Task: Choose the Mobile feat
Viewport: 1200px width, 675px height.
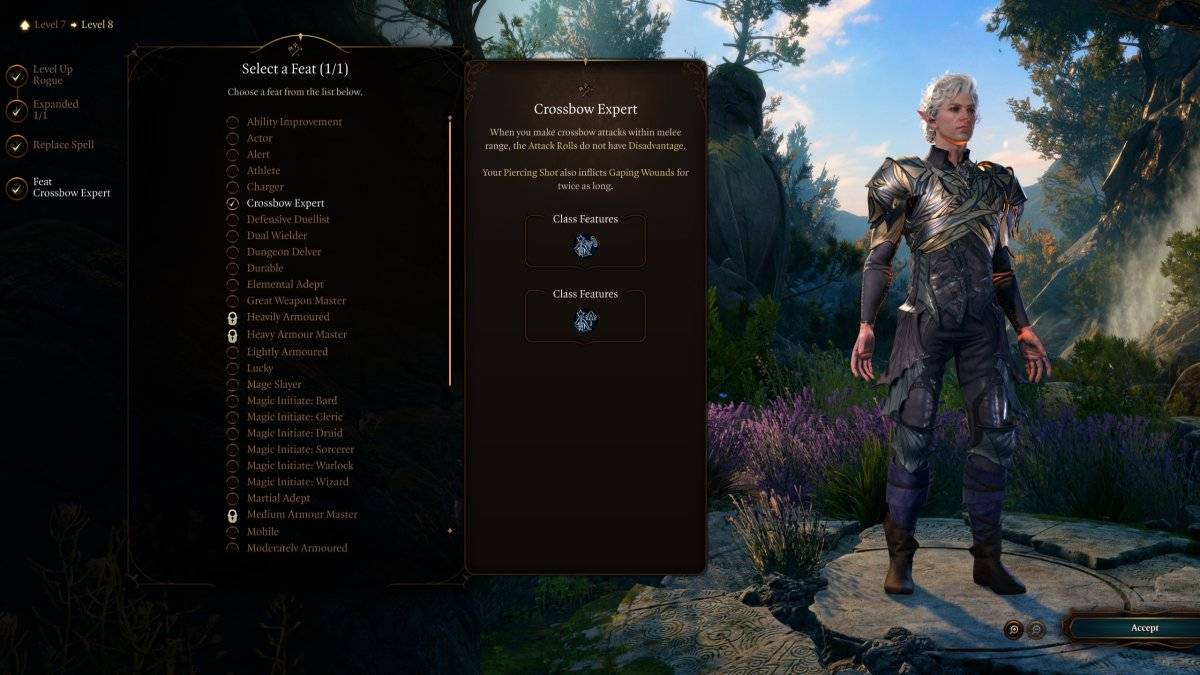Action: 262,531
